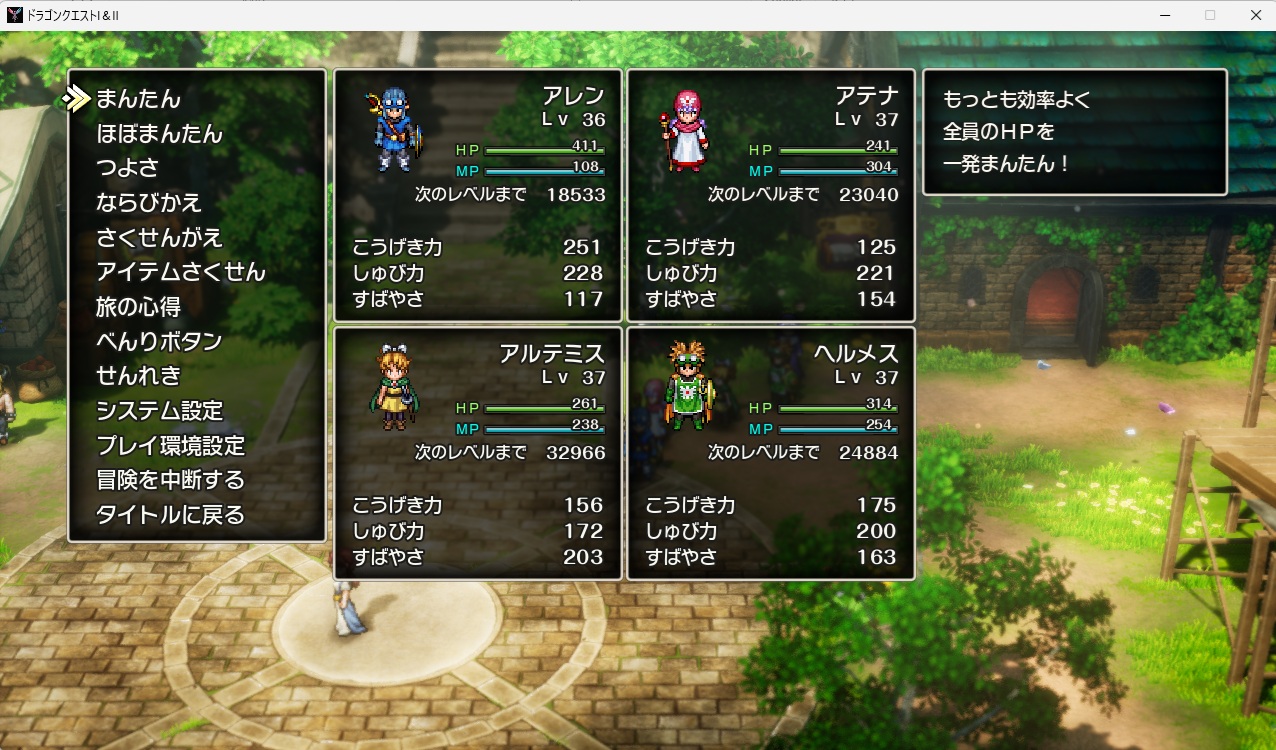Screen dimensions: 1276x750
Task: Select ならびかえ to reorder party
Action: point(149,203)
